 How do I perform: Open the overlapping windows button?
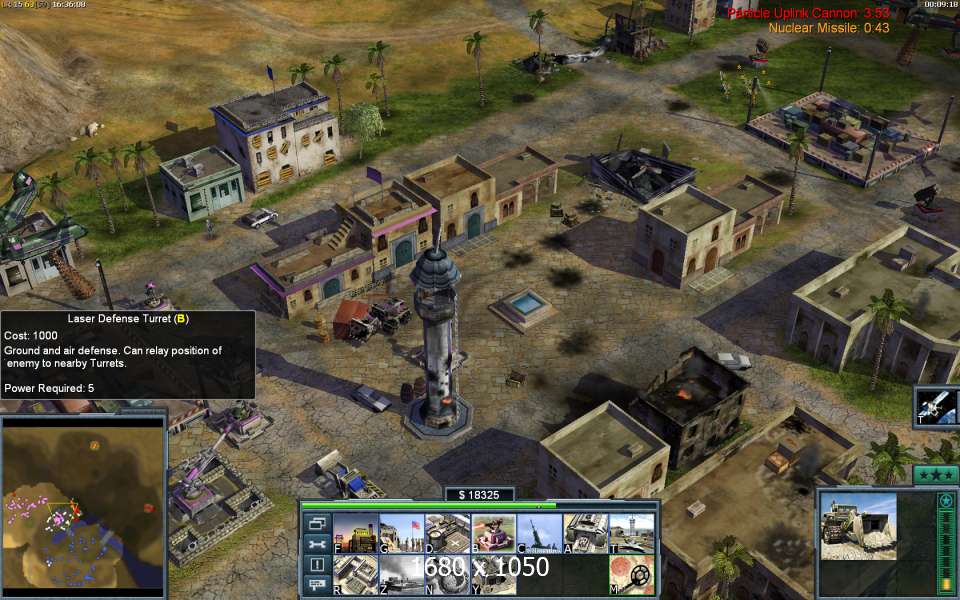point(317,523)
